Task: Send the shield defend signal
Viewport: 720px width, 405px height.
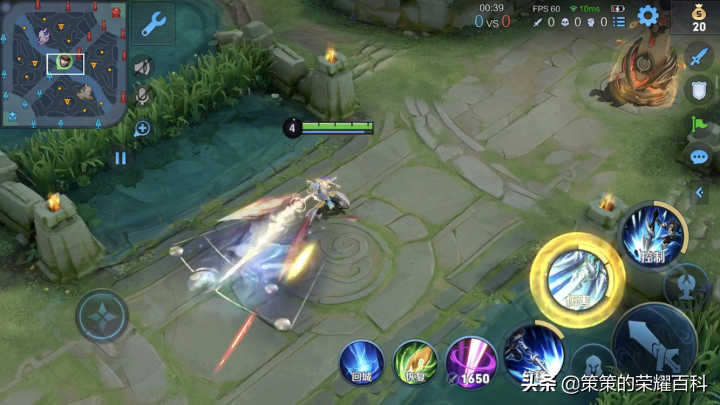Action: pyautogui.click(x=699, y=91)
